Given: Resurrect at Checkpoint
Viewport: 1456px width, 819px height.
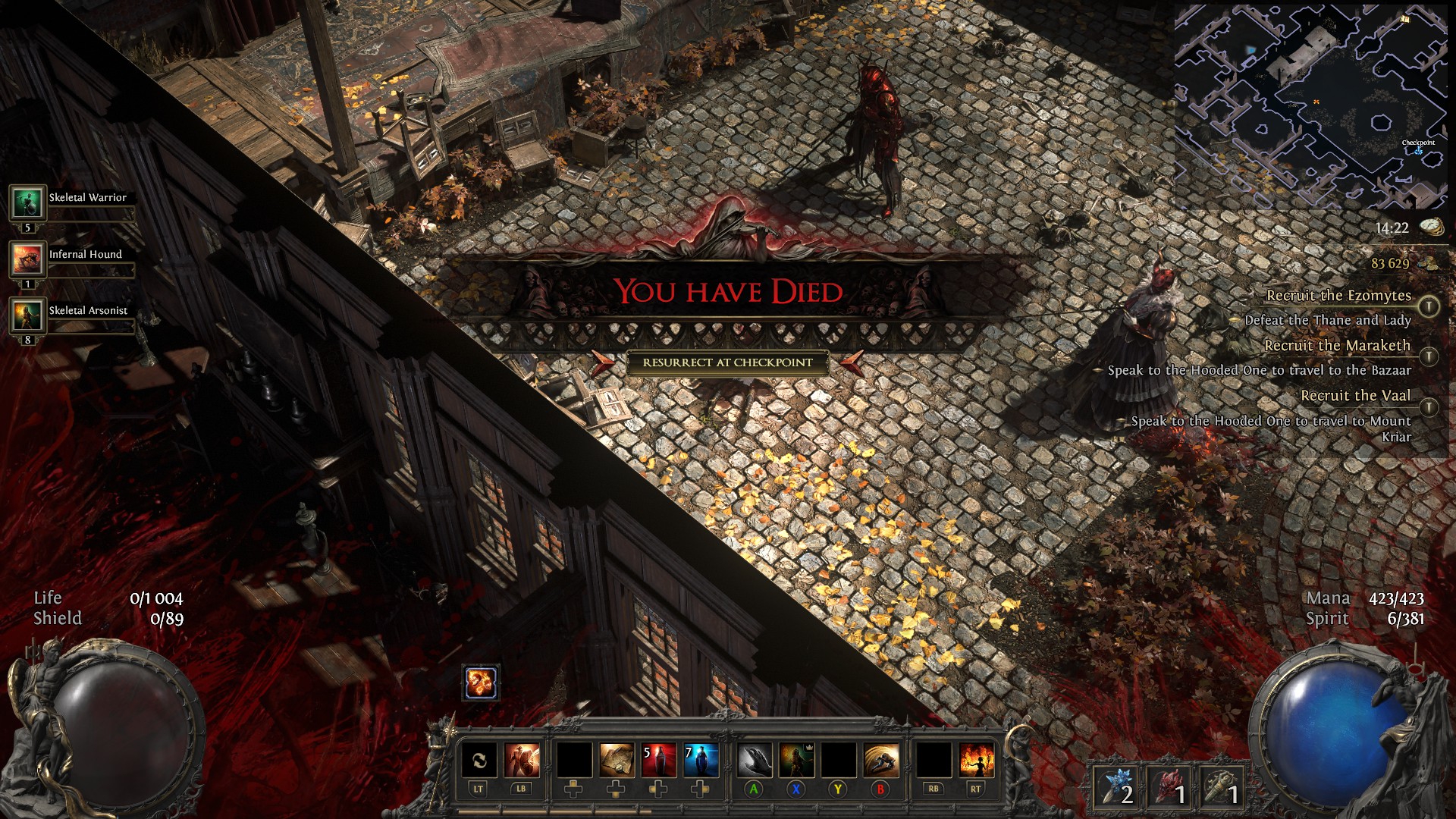Looking at the screenshot, I should tap(727, 362).
